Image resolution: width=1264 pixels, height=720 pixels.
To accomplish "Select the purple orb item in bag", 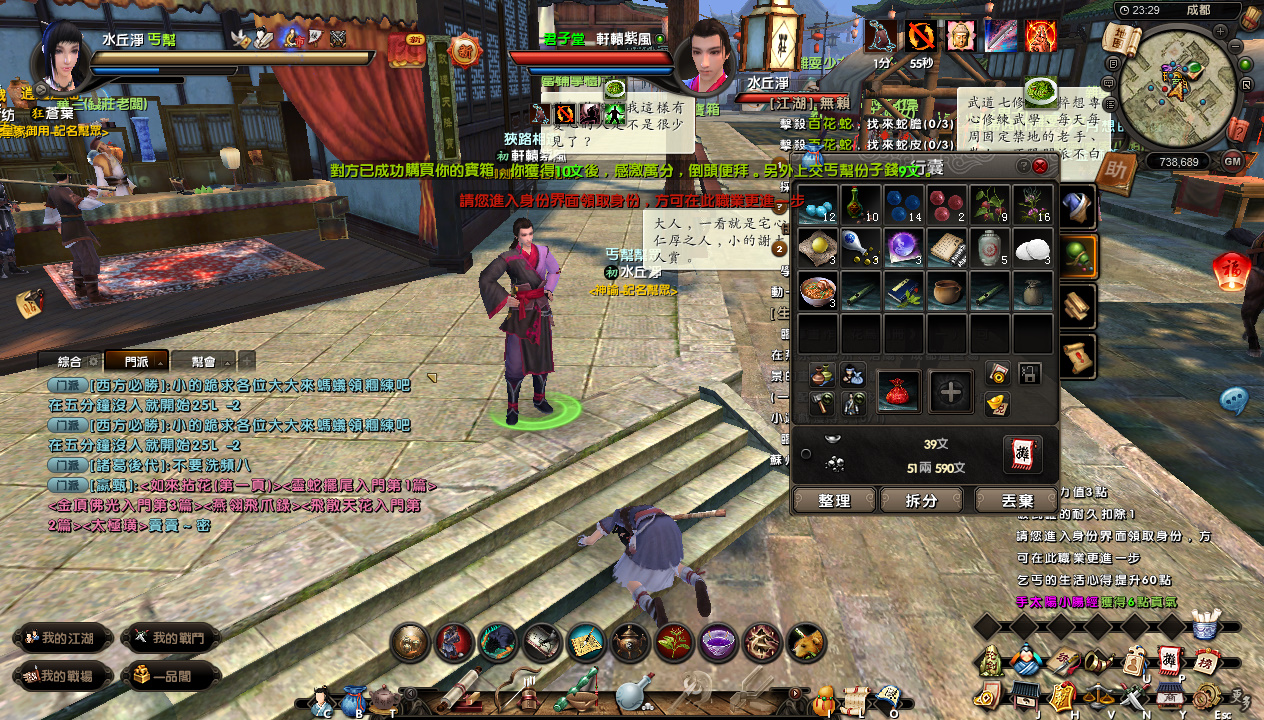I will point(904,248).
